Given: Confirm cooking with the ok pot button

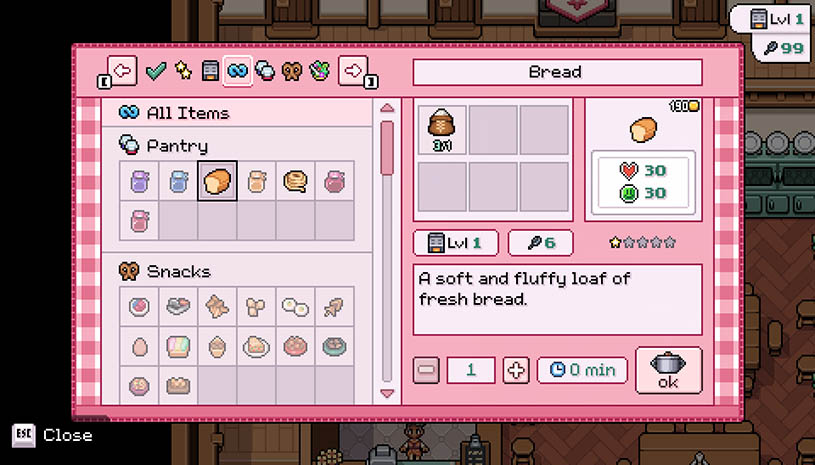Looking at the screenshot, I should click(668, 370).
